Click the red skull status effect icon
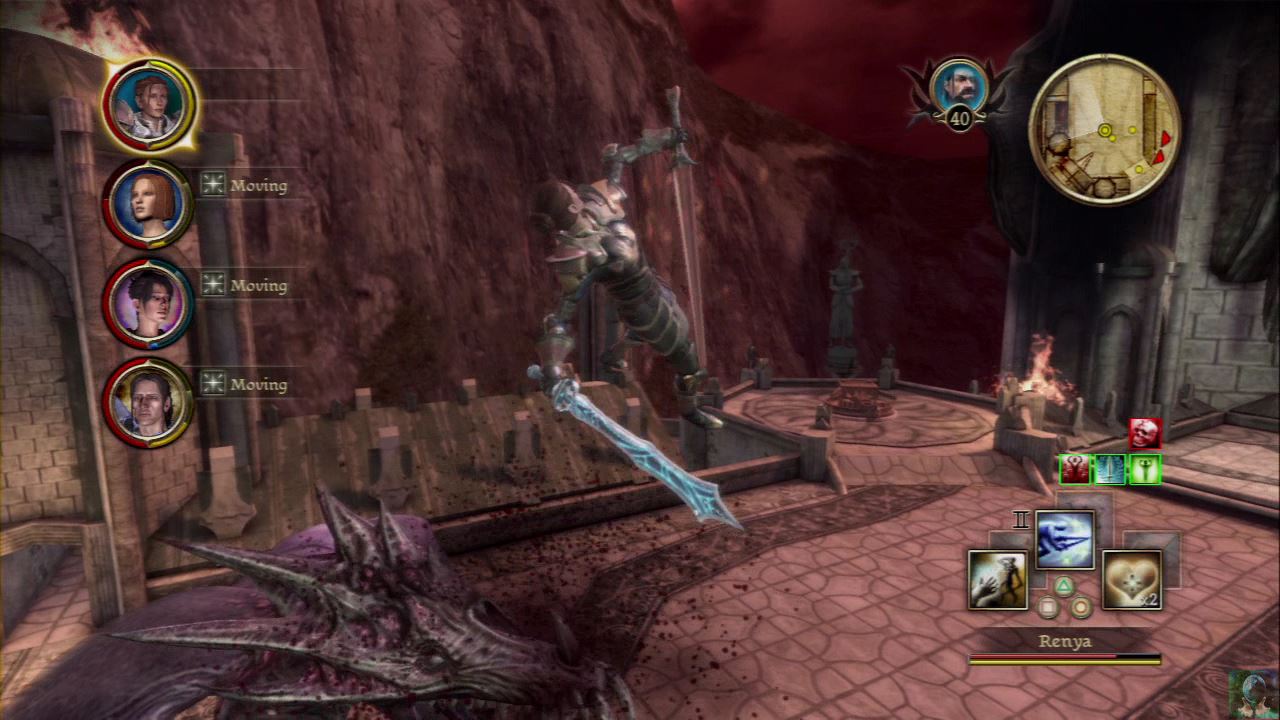 1145,433
